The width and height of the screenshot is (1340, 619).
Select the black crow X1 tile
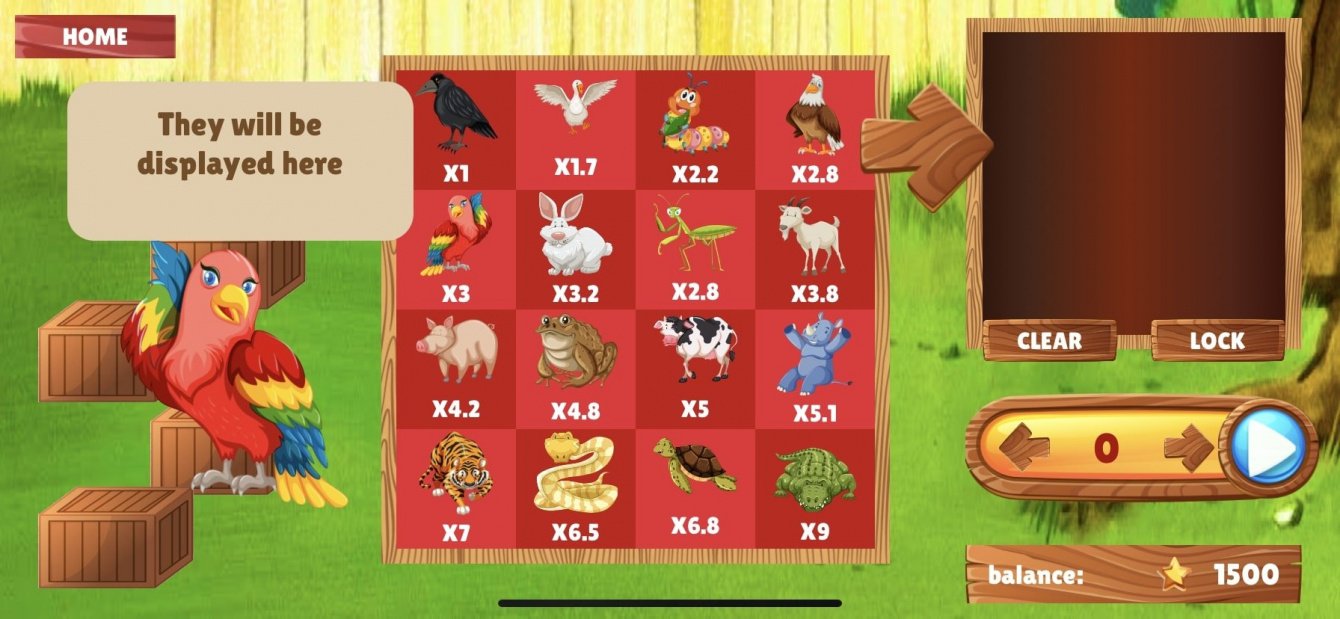456,129
